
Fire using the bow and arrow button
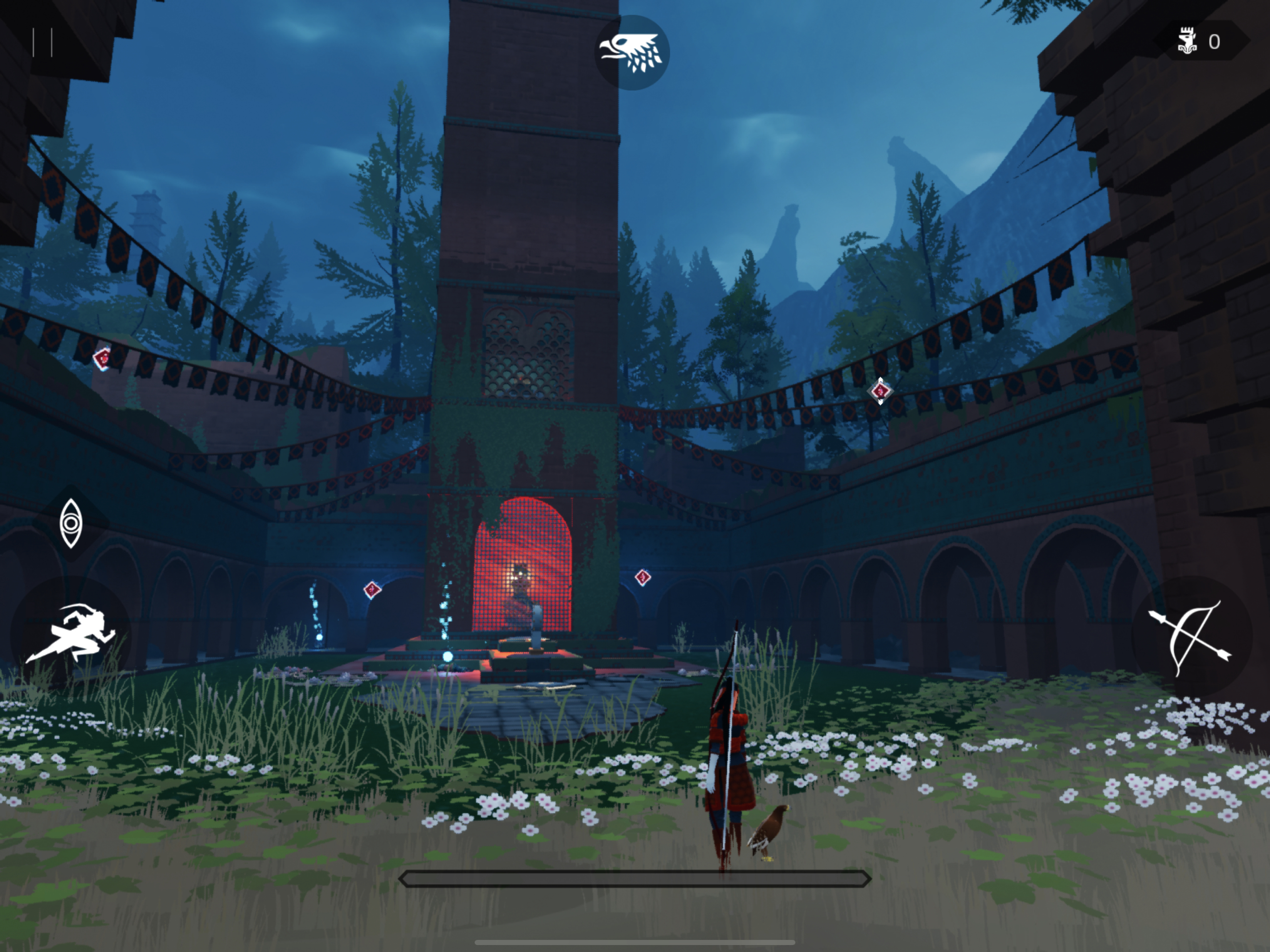click(x=1191, y=638)
